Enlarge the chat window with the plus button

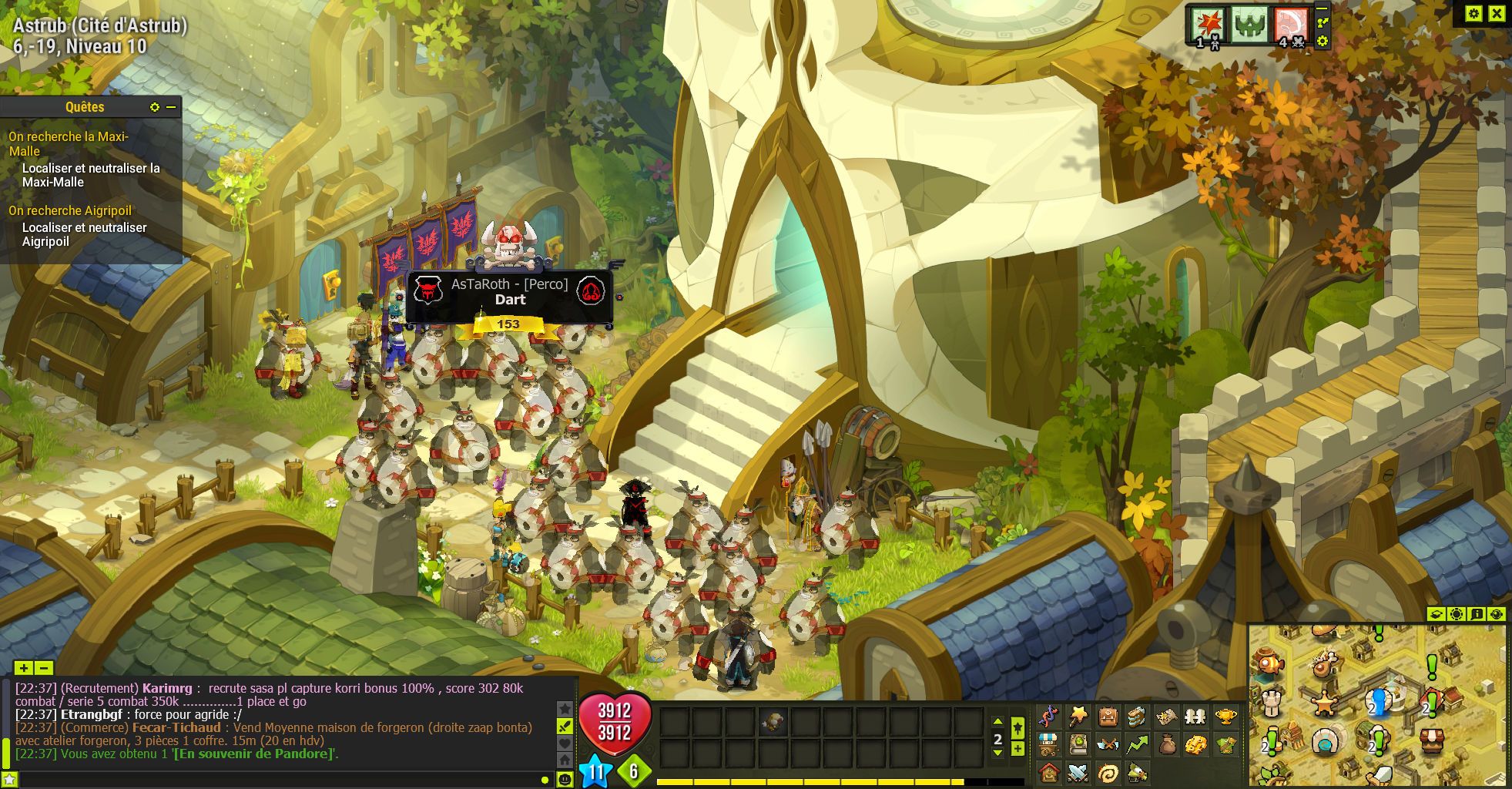24,668
